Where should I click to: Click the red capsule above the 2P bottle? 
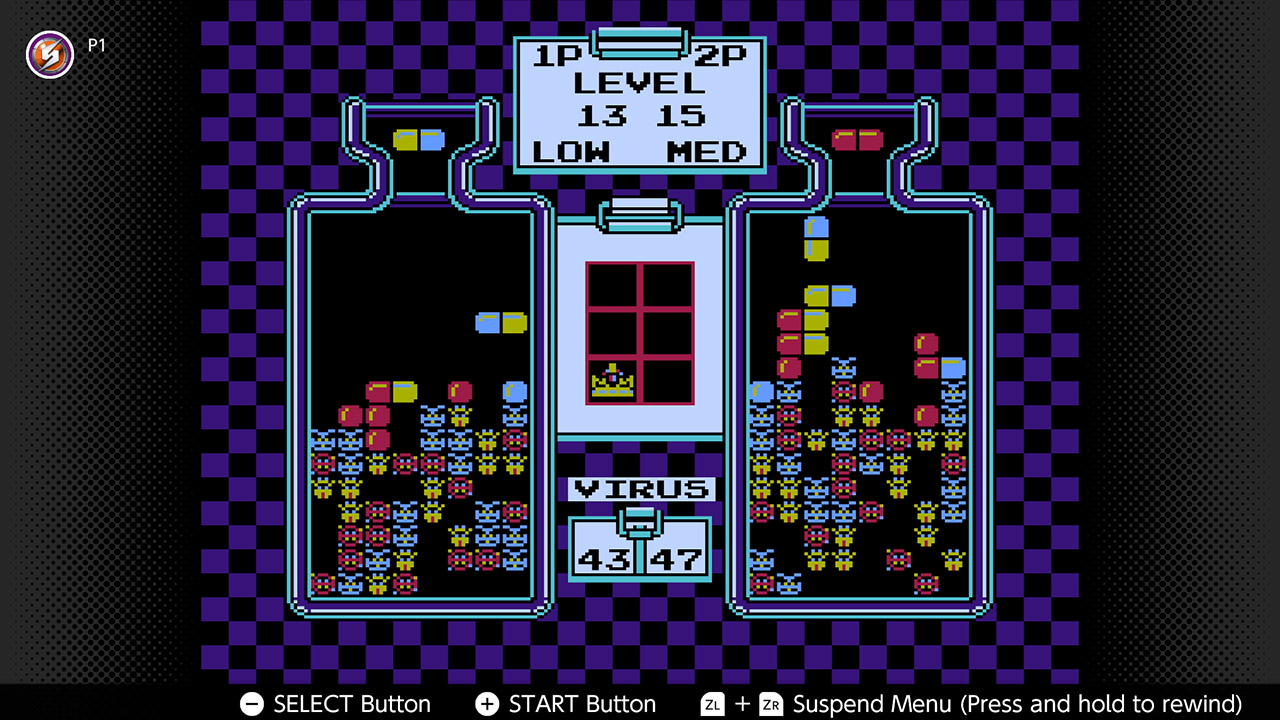[x=860, y=139]
